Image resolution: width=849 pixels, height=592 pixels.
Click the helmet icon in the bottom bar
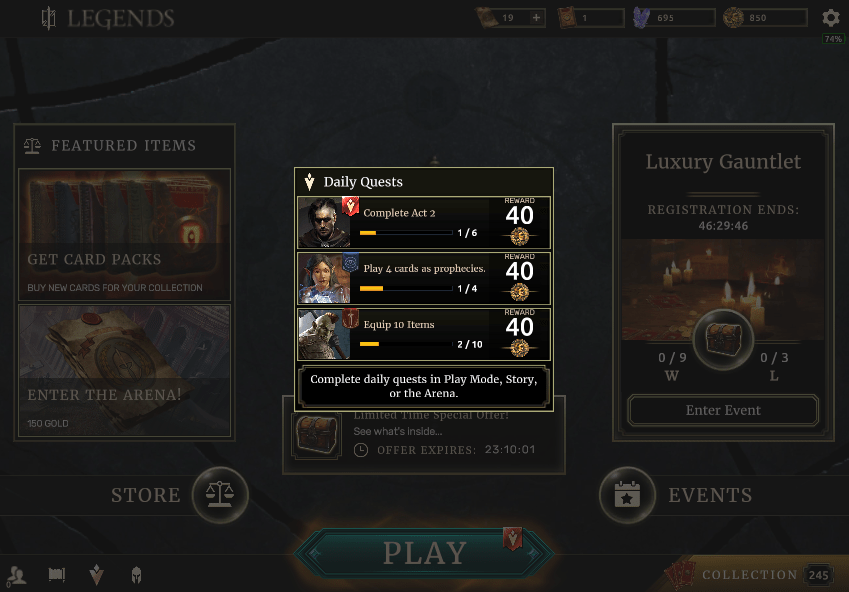(136, 575)
